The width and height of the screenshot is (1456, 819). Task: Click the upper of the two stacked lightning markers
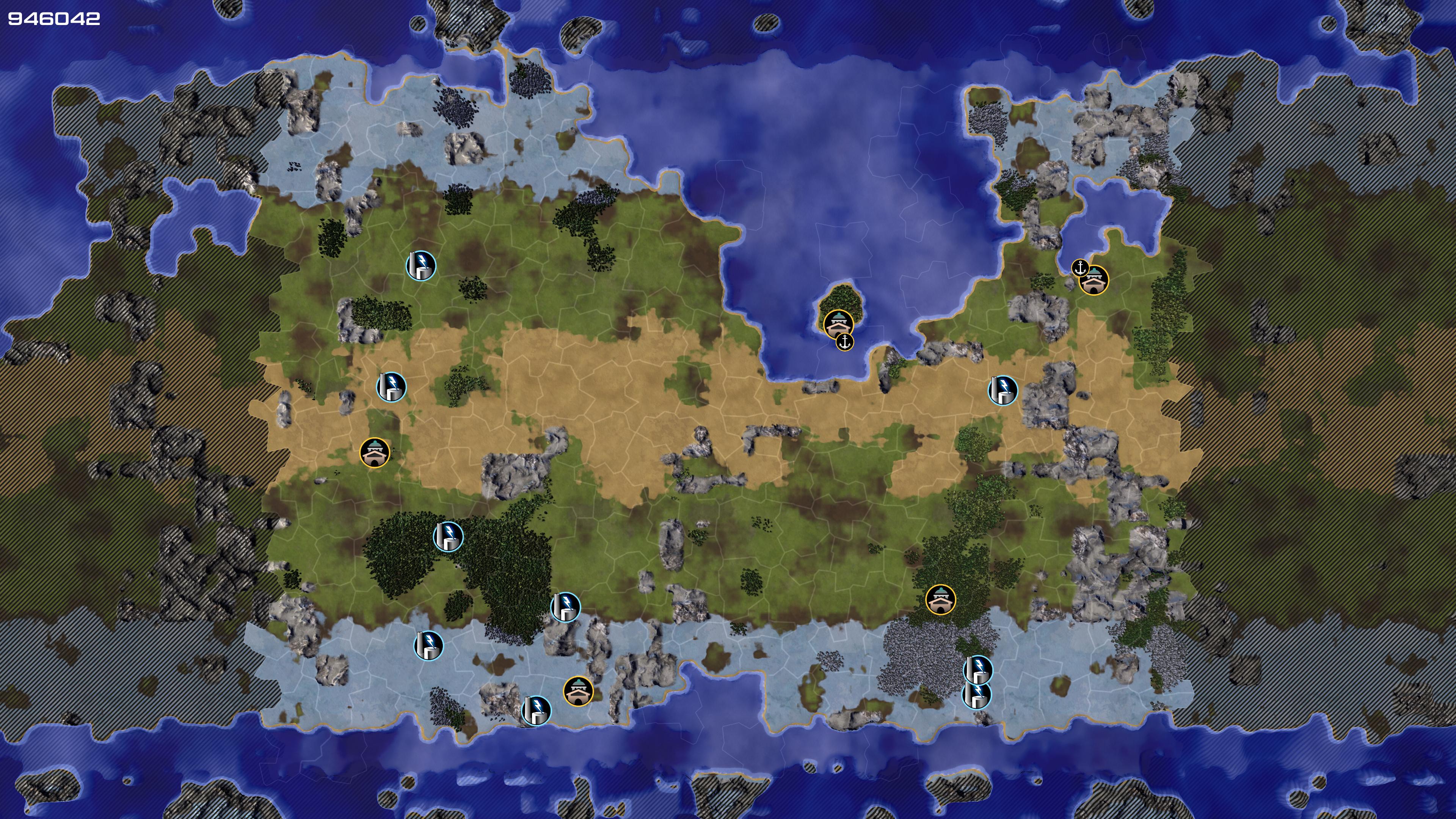978,670
